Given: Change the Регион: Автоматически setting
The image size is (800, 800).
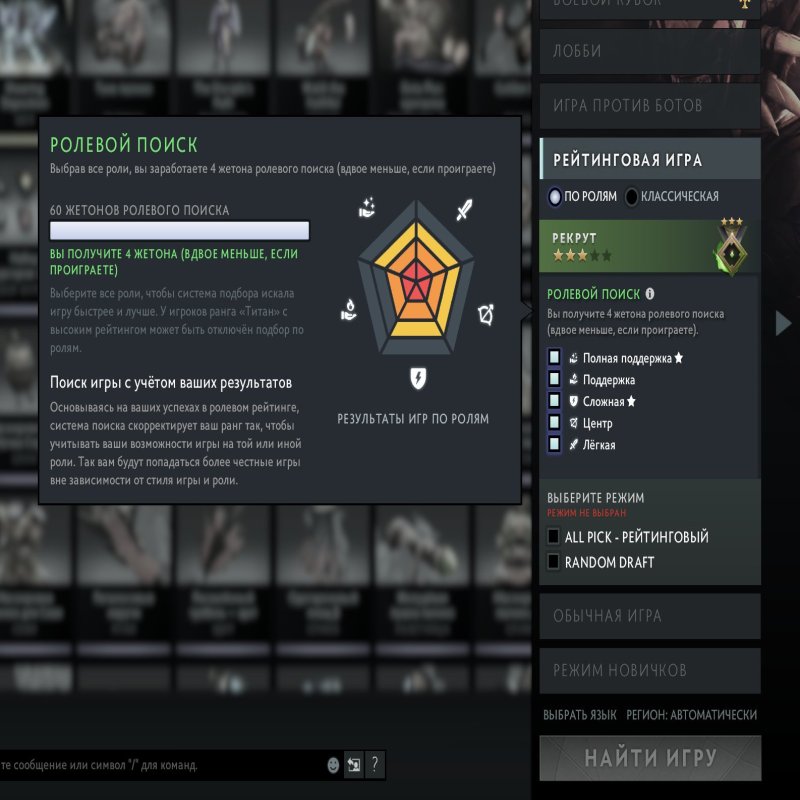Looking at the screenshot, I should [x=691, y=715].
